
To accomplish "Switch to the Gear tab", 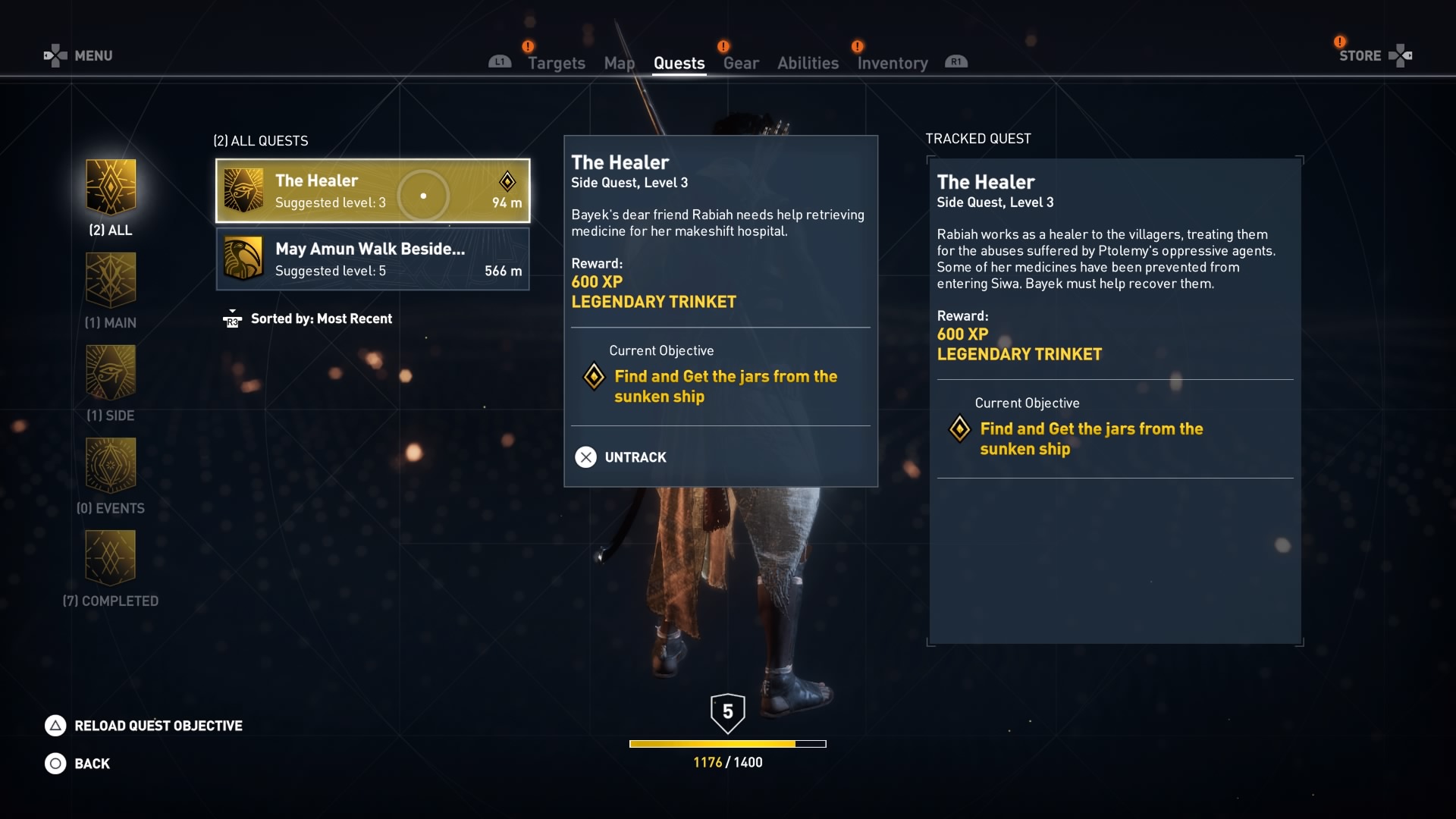I will tap(740, 63).
